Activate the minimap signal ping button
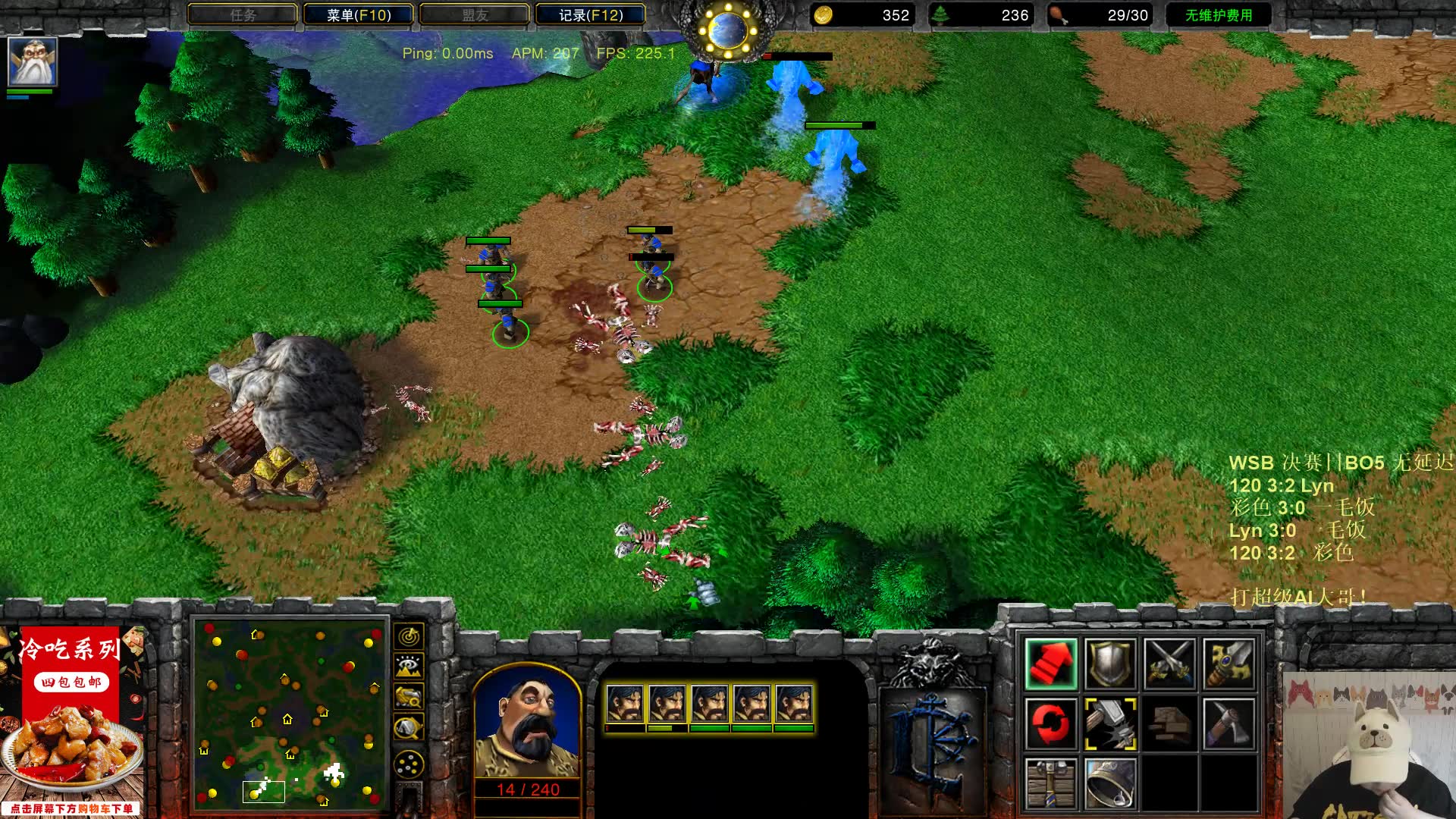 409,636
